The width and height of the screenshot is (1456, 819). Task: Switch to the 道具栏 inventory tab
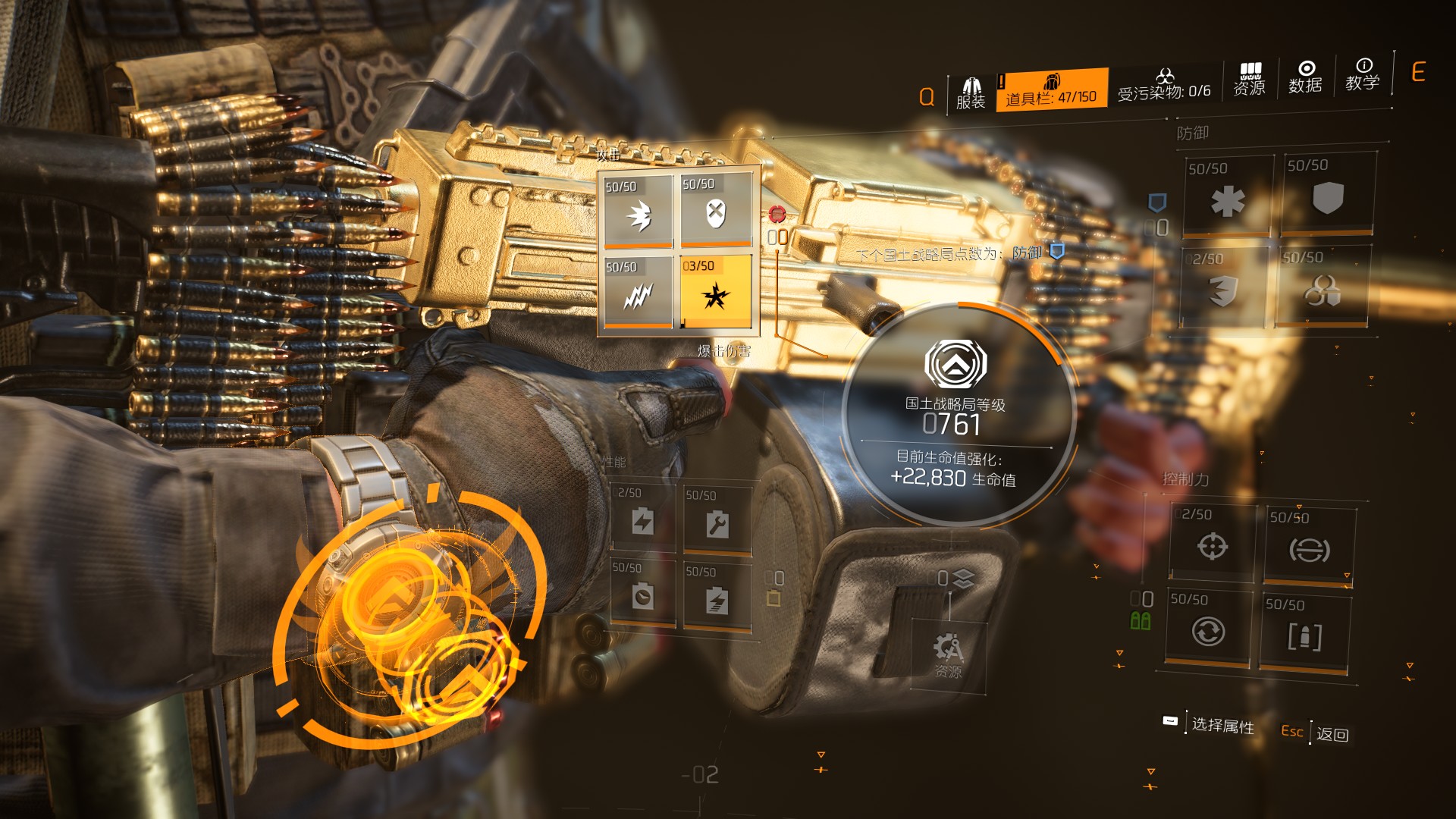1051,90
